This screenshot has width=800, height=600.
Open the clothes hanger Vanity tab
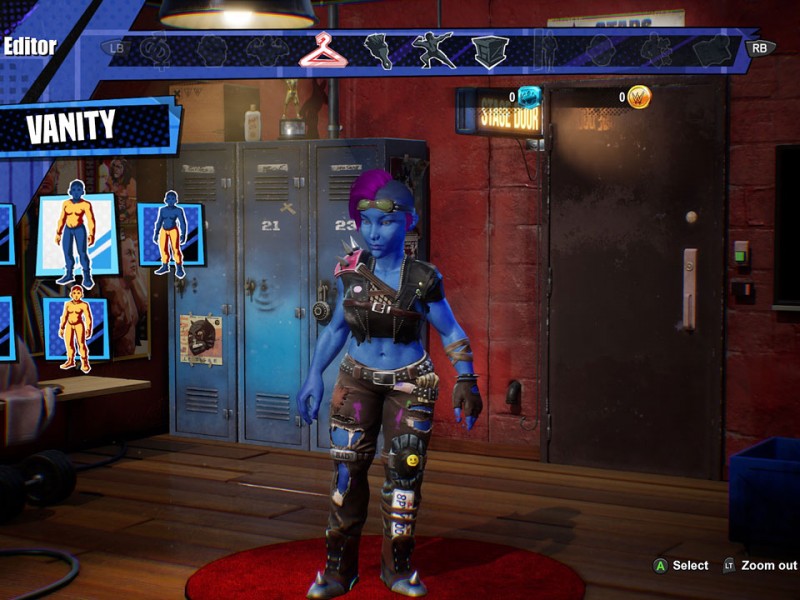click(323, 49)
